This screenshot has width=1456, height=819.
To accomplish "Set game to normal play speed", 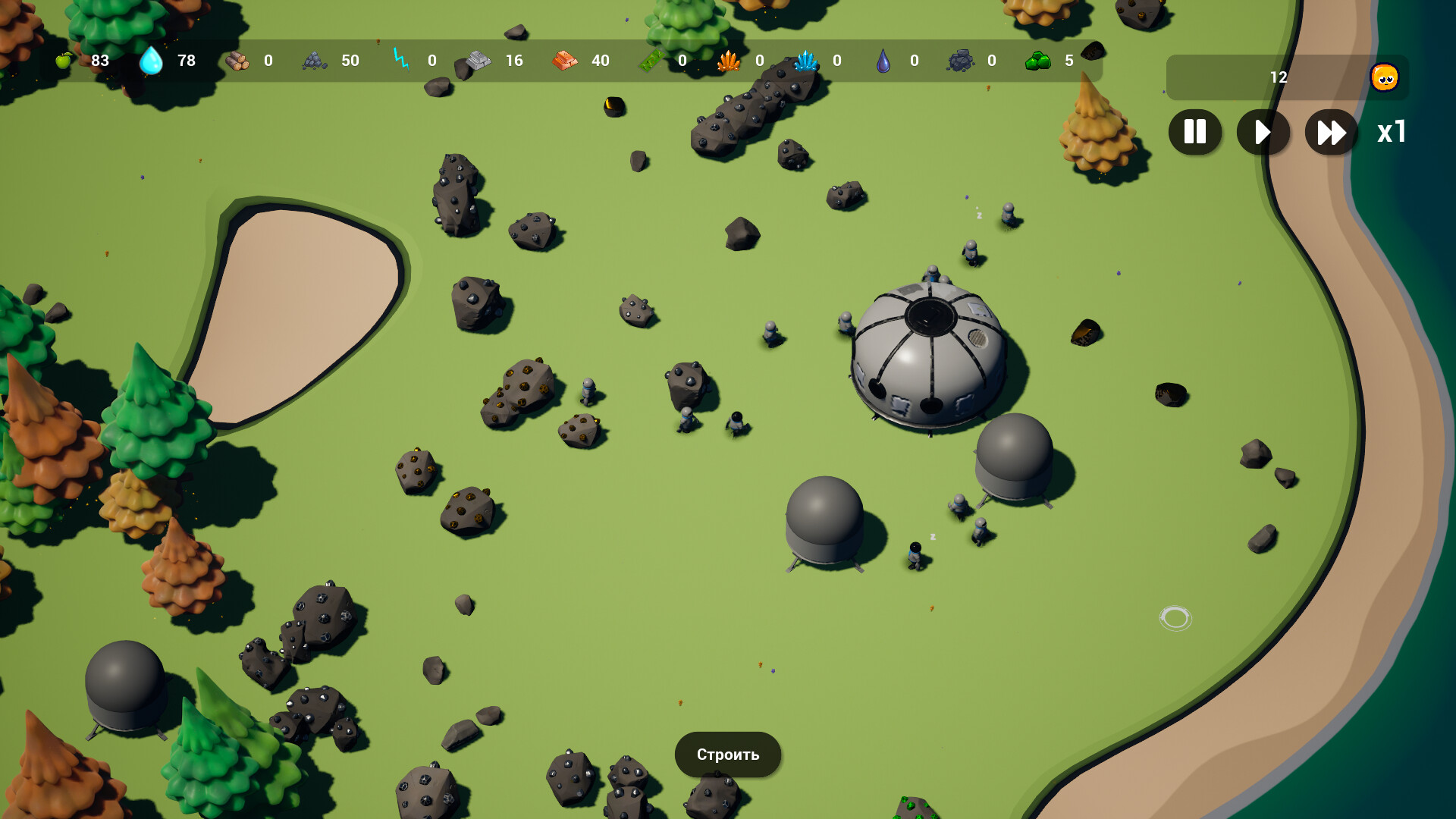I will 1263,132.
